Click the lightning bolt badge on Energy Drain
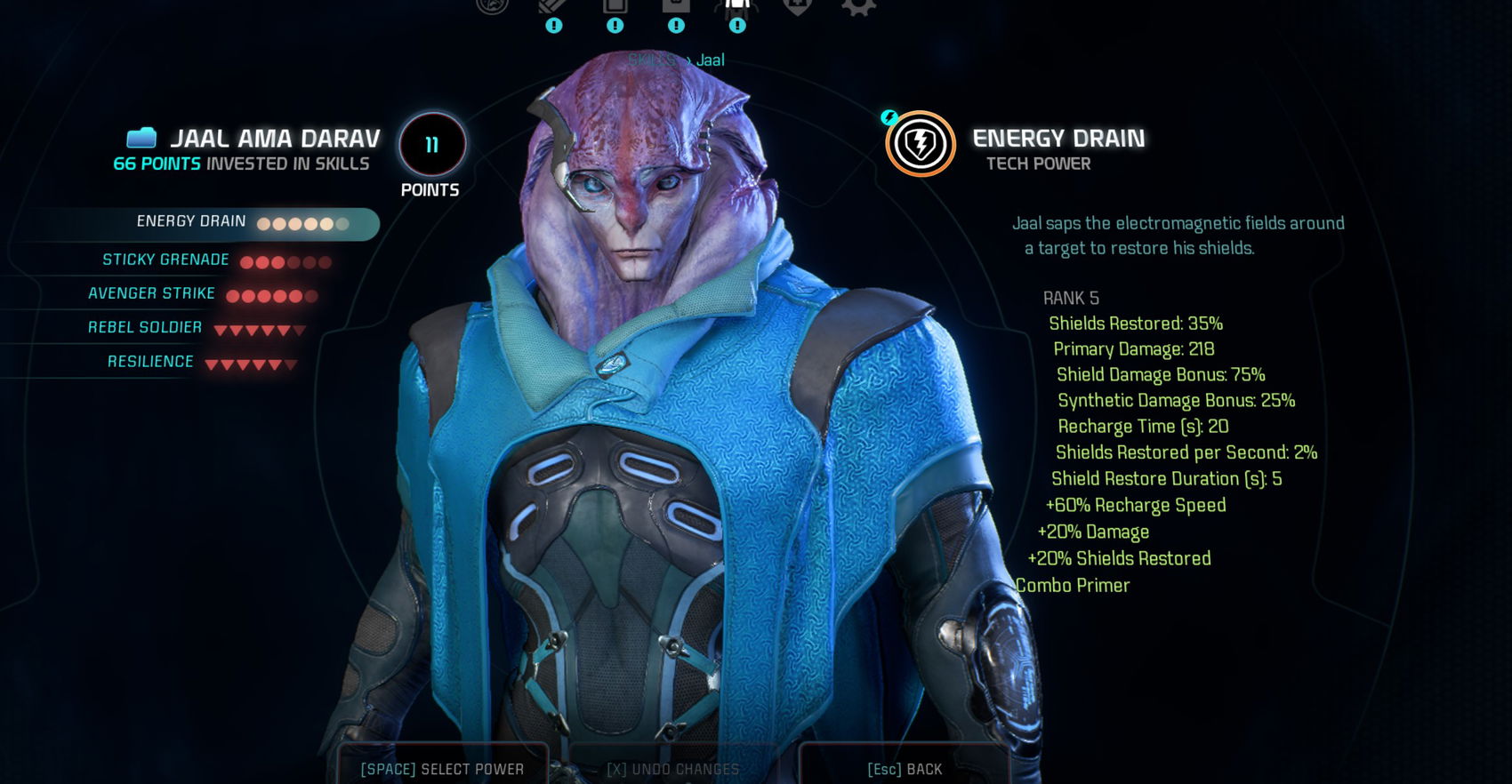Image resolution: width=1512 pixels, height=784 pixels. pyautogui.click(x=889, y=116)
